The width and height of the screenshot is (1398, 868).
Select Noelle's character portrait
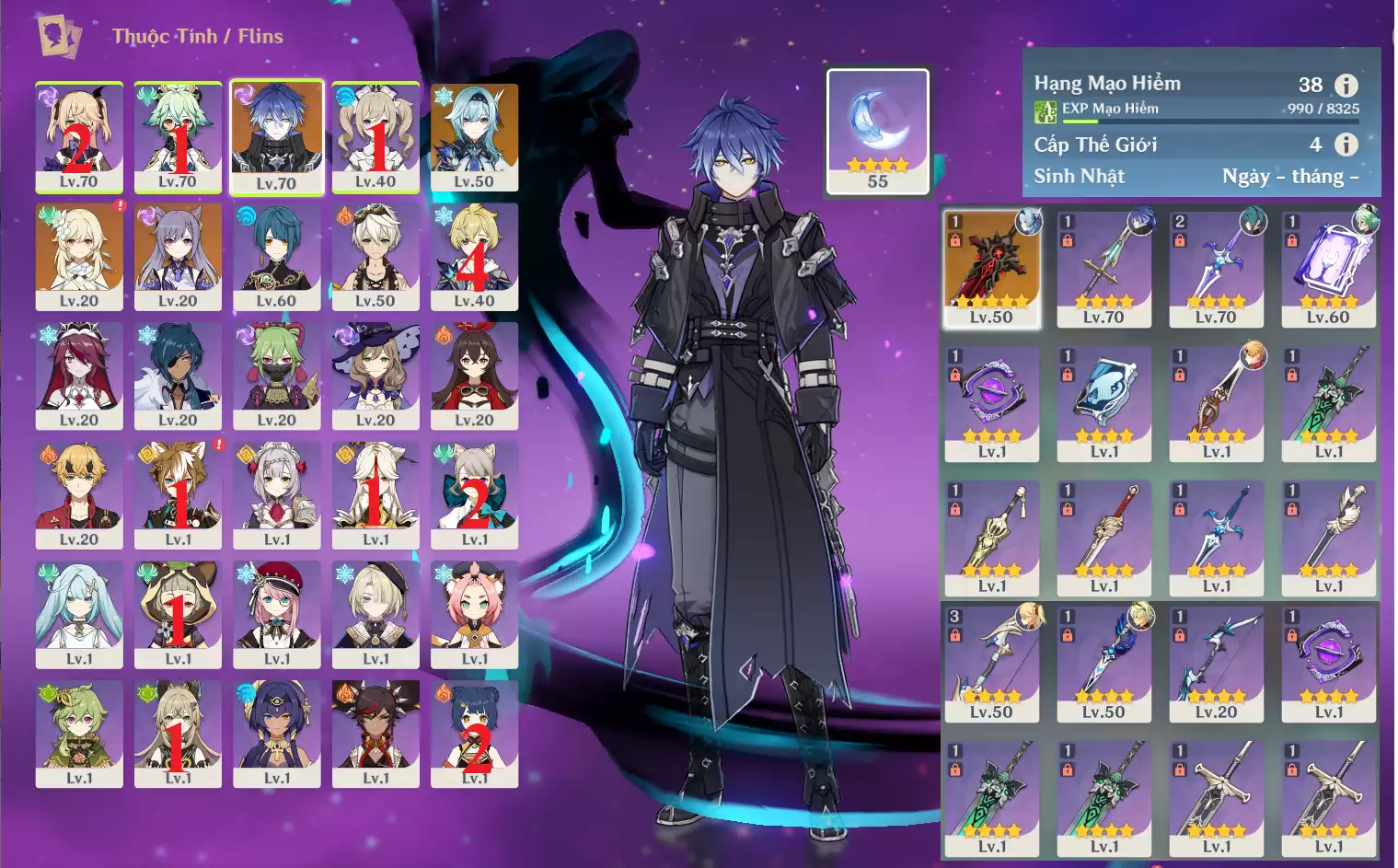276,494
